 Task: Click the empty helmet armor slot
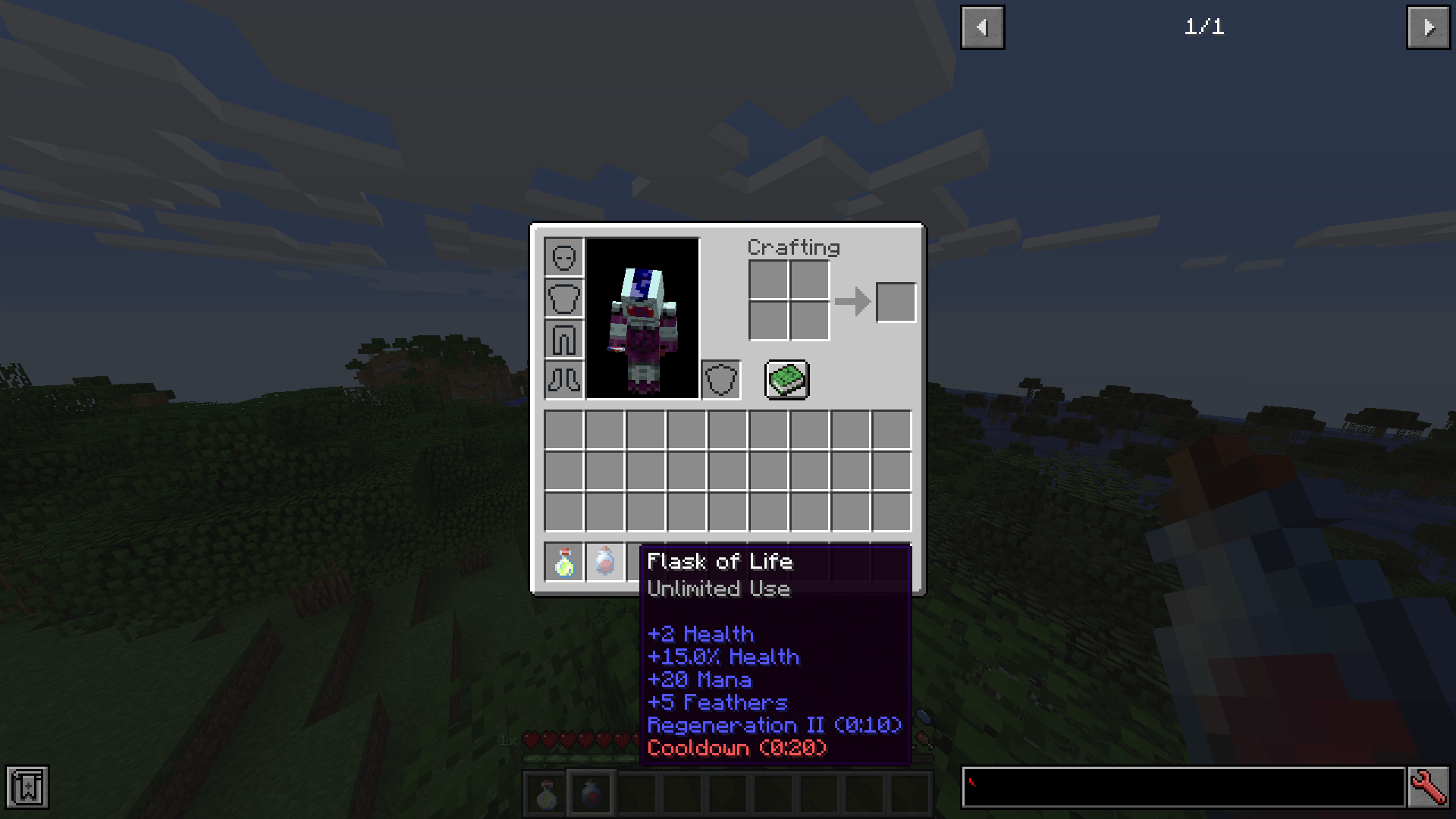[563, 258]
